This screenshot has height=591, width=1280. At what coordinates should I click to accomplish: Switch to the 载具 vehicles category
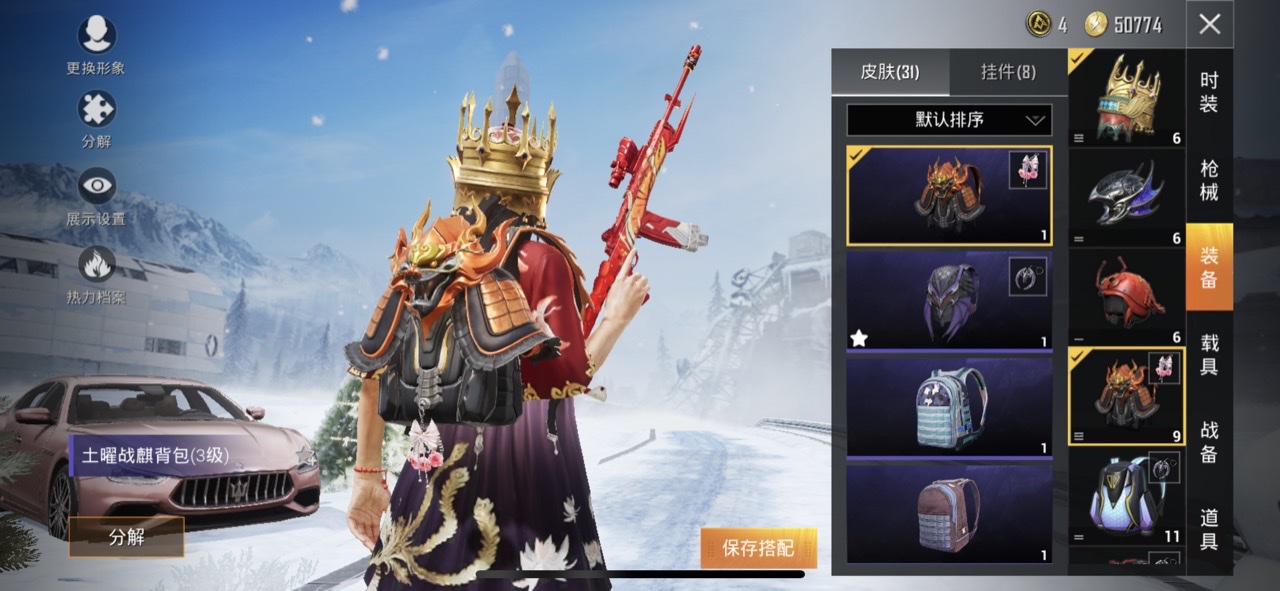(1209, 354)
